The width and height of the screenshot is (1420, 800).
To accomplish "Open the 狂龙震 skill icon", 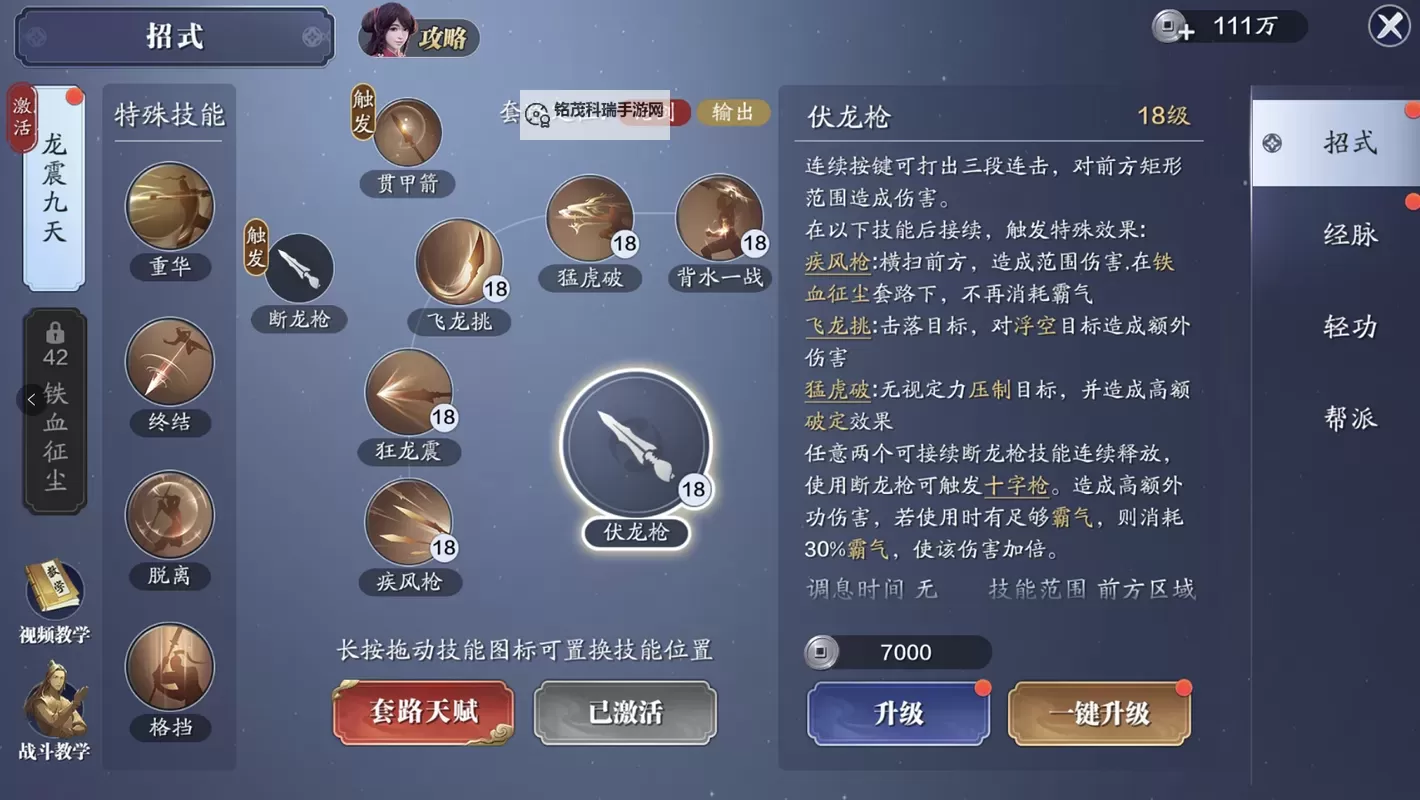I will pyautogui.click(x=410, y=392).
